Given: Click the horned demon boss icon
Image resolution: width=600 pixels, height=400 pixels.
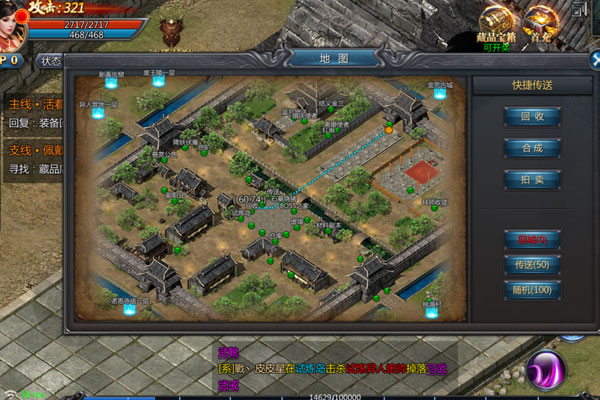Looking at the screenshot, I should [173, 31].
